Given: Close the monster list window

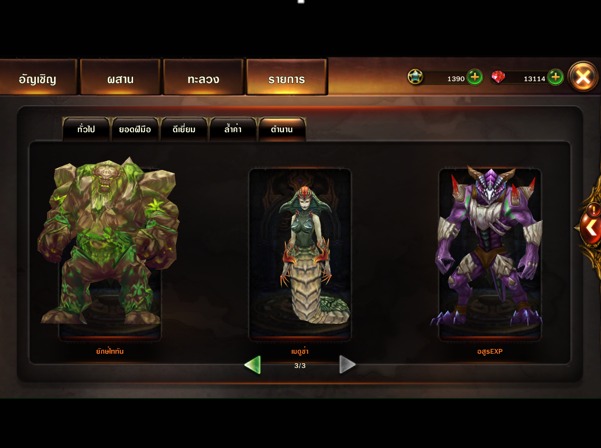Looking at the screenshot, I should pos(582,77).
